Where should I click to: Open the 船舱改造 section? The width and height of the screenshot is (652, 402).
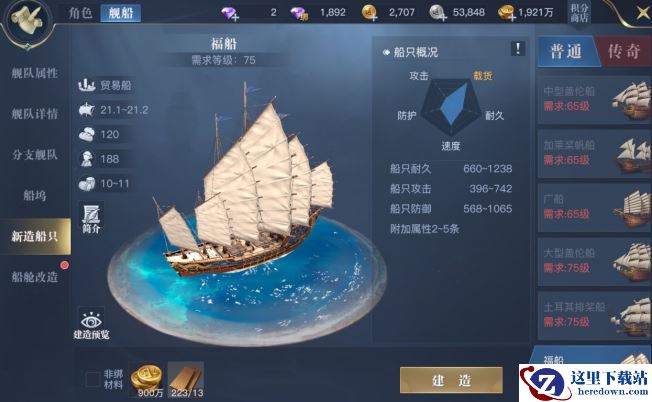(x=35, y=277)
